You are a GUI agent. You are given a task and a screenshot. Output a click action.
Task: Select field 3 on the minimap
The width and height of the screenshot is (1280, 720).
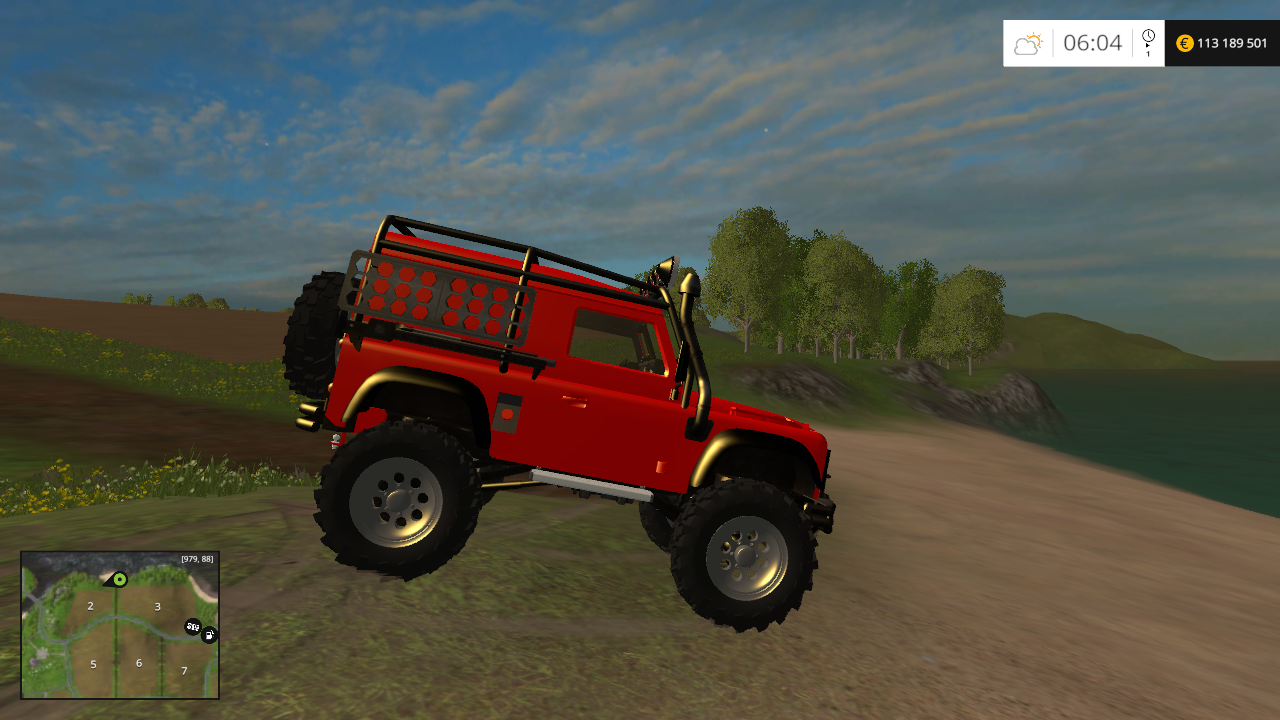coord(156,605)
